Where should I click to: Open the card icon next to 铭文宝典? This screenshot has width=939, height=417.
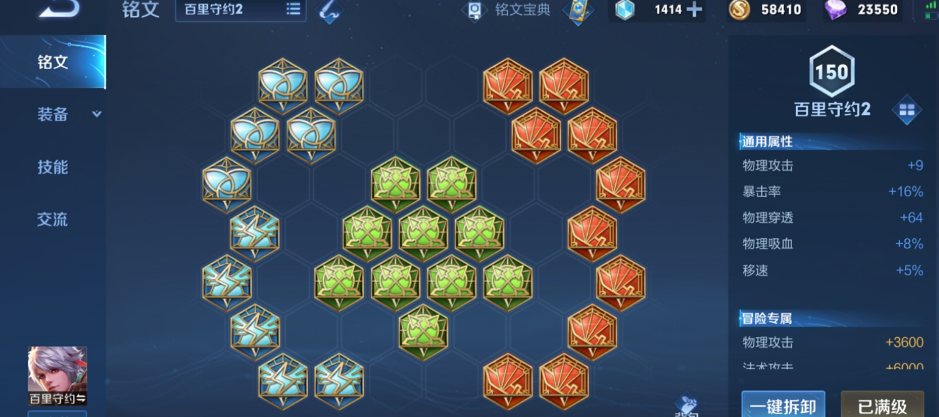coord(575,11)
